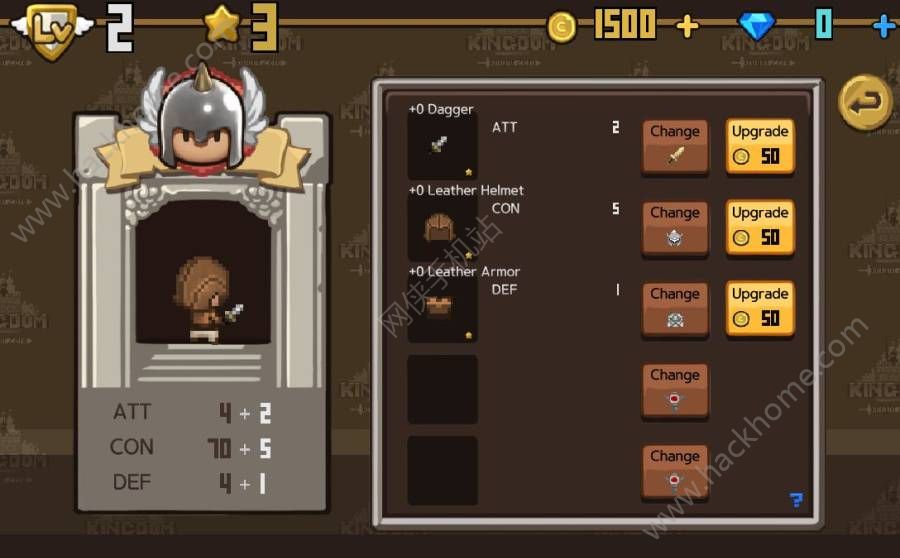Open help with the blue question mark
This screenshot has height=558, width=900.
[x=796, y=500]
